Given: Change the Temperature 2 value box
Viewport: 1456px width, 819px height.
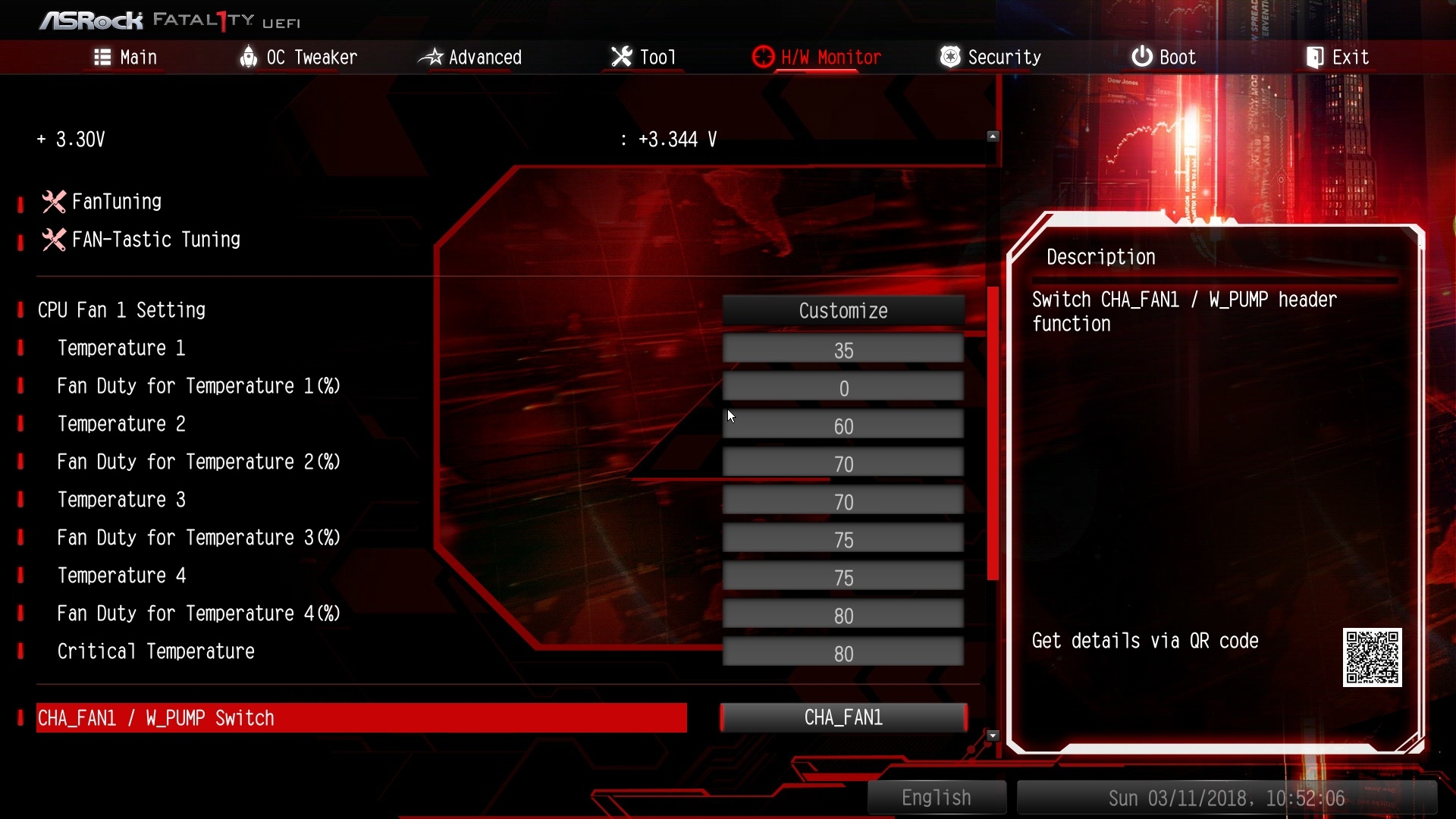Looking at the screenshot, I should pos(843,426).
